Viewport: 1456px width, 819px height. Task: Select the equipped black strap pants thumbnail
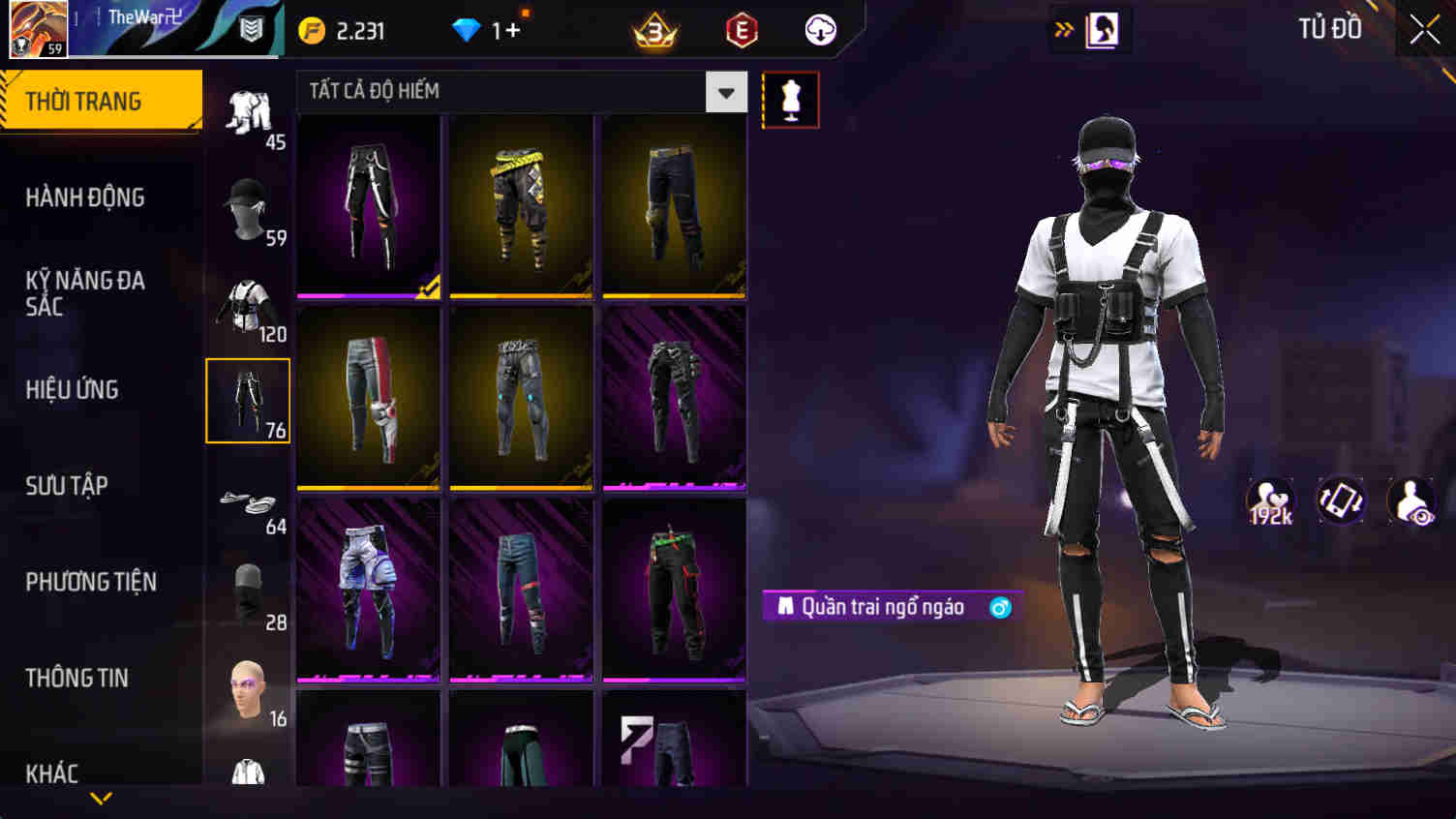(368, 205)
